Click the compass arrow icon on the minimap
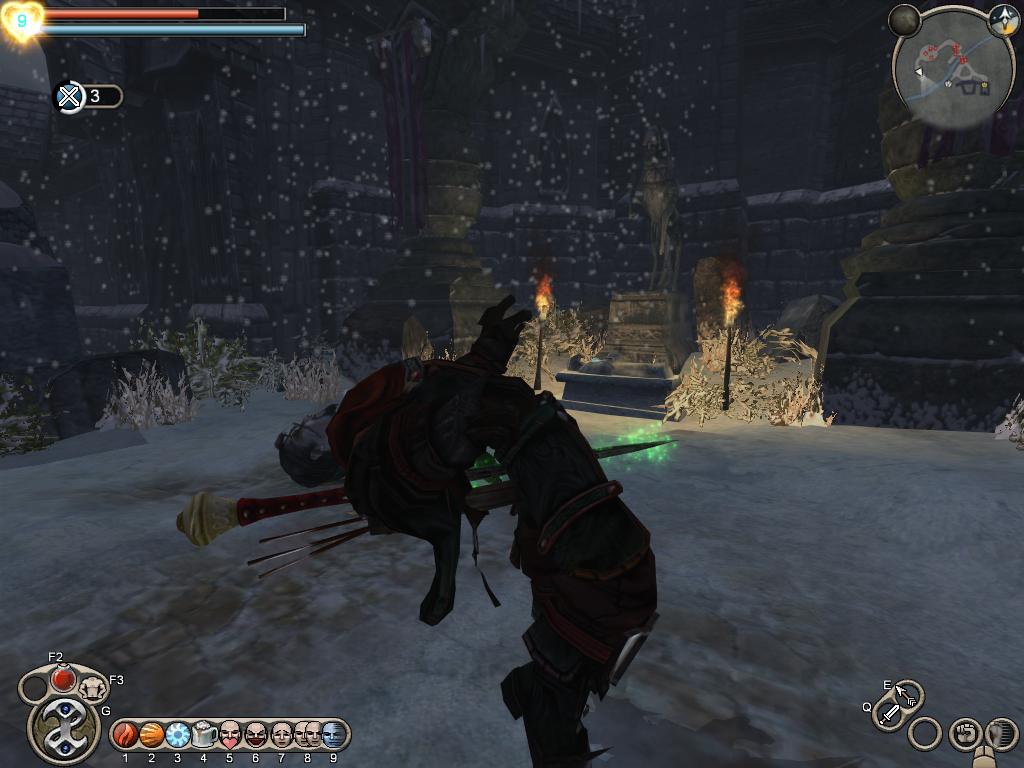The height and width of the screenshot is (768, 1024). (x=1002, y=20)
